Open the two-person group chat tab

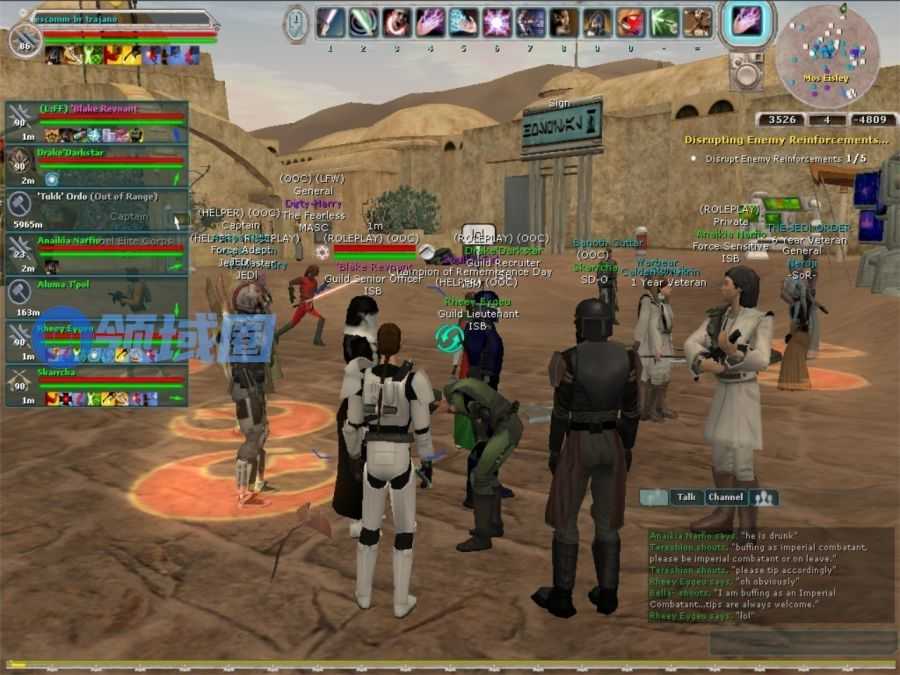click(765, 497)
